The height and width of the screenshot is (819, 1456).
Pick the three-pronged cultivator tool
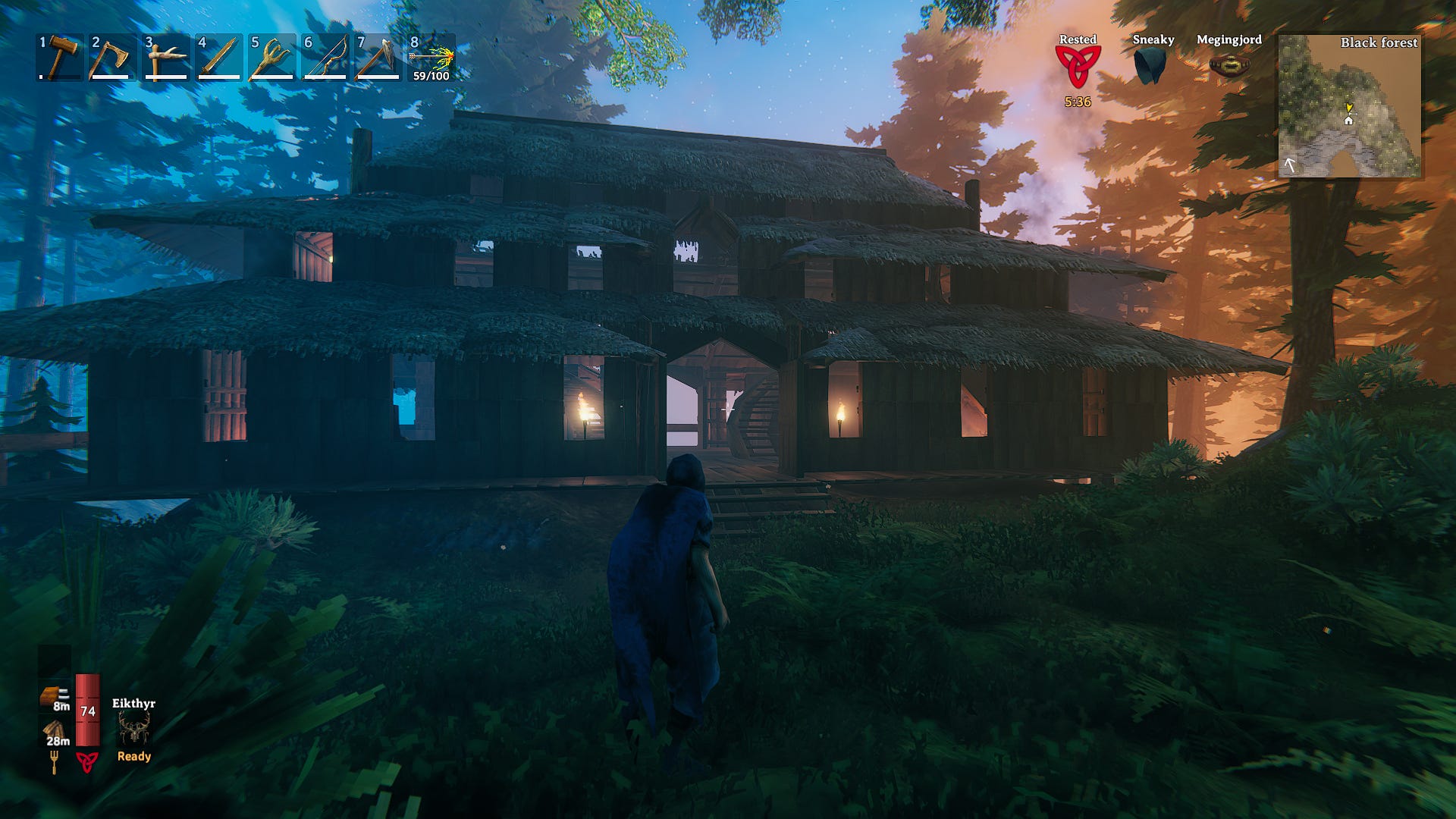272,57
